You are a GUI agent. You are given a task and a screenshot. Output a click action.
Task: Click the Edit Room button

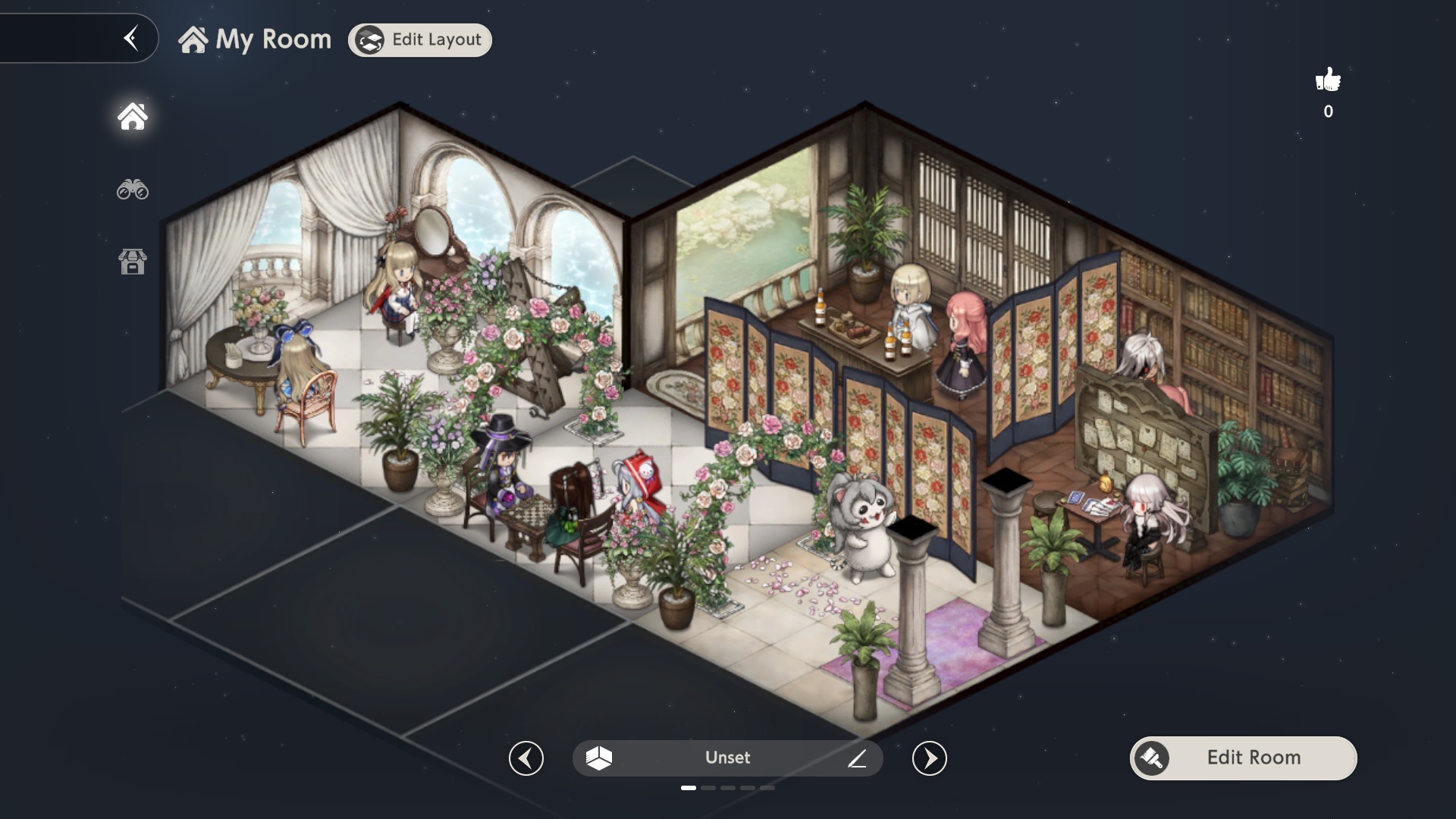click(1244, 758)
